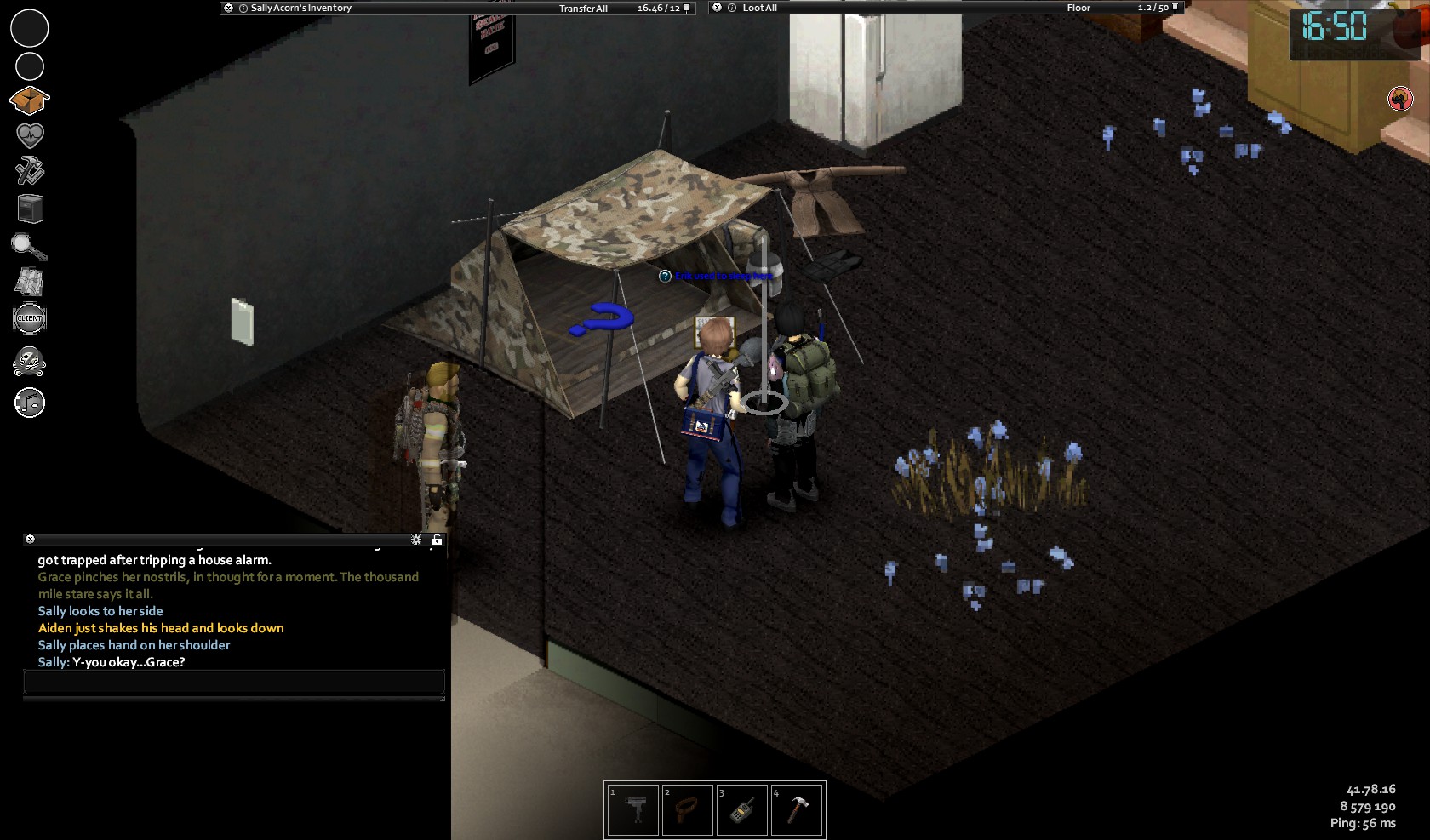
Task: Close Sally Acorn's Inventory window
Action: [228, 9]
